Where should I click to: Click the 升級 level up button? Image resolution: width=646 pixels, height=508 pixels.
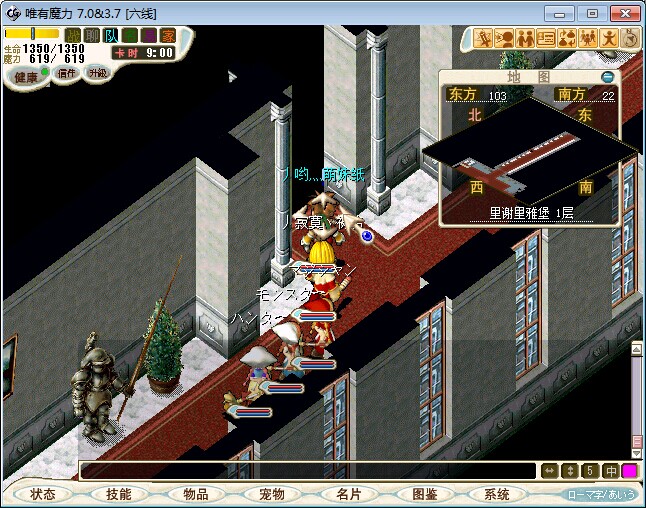98,74
